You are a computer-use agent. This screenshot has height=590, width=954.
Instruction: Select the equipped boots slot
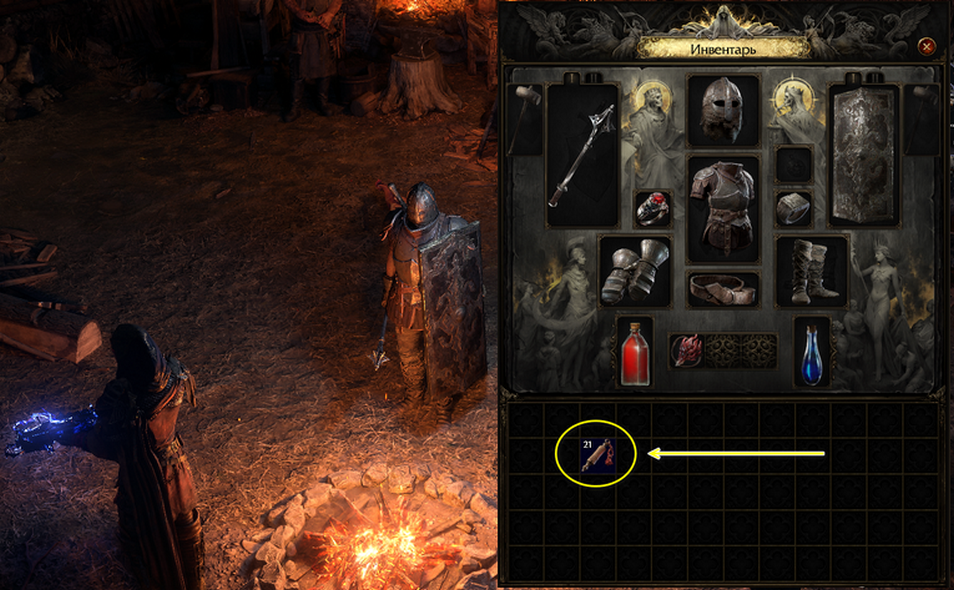[811, 270]
